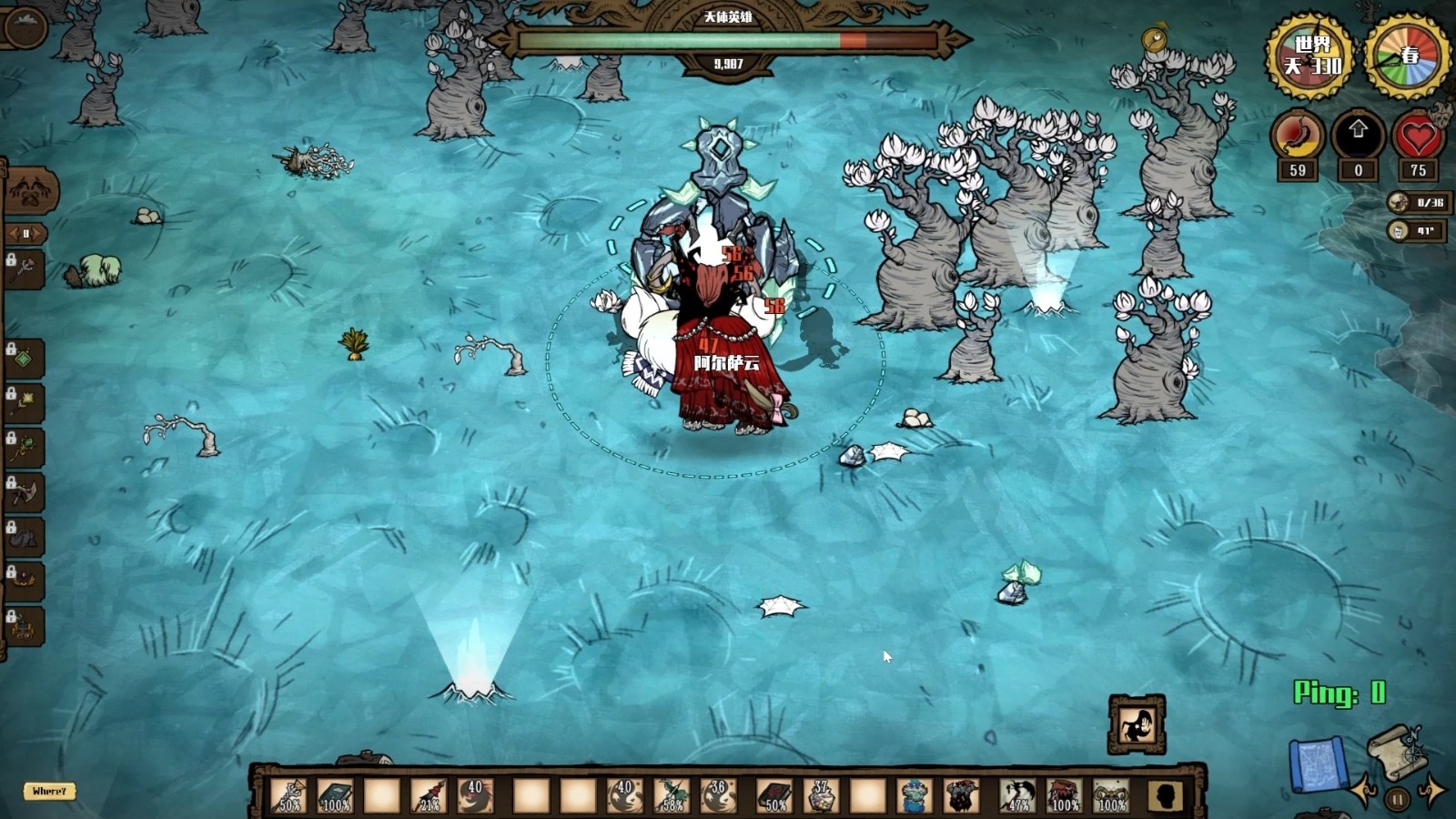Viewport: 1456px width, 819px height.
Task: Select the framed shadow creature portrait
Action: 1137,724
